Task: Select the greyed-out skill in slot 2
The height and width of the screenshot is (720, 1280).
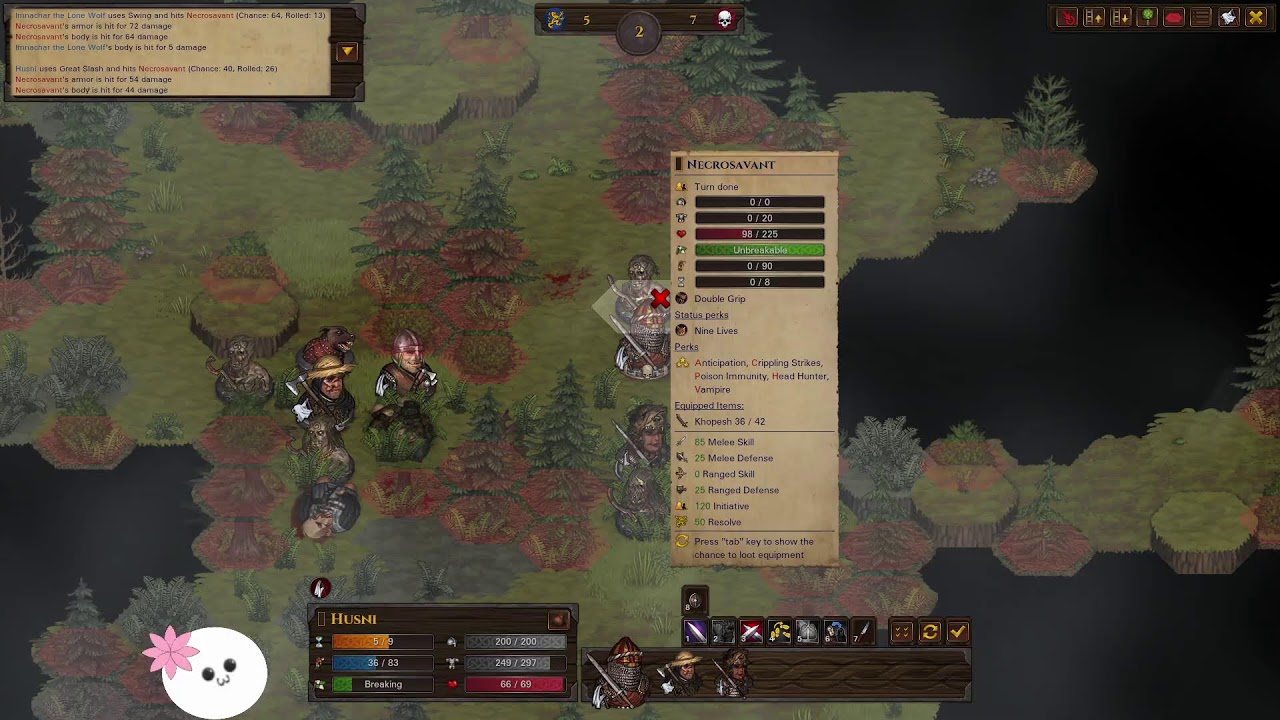Action: point(723,631)
